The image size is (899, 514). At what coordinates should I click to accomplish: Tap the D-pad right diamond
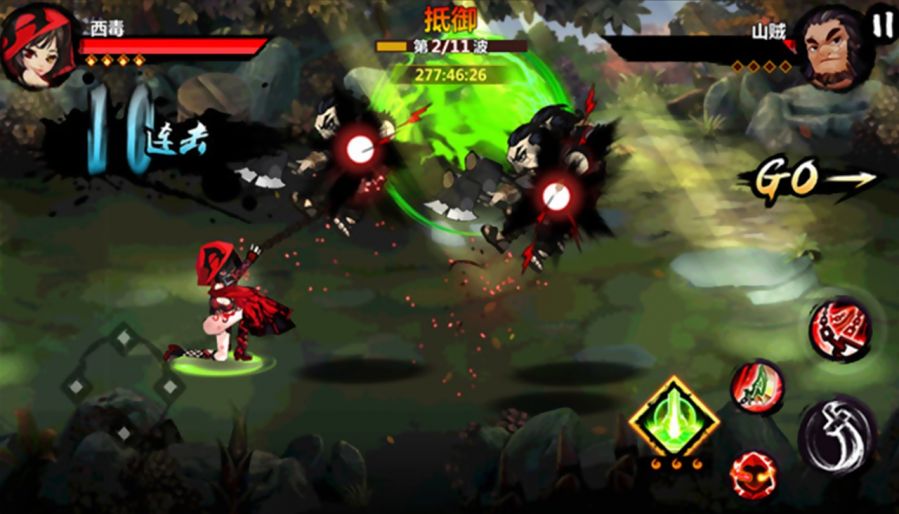(x=169, y=385)
